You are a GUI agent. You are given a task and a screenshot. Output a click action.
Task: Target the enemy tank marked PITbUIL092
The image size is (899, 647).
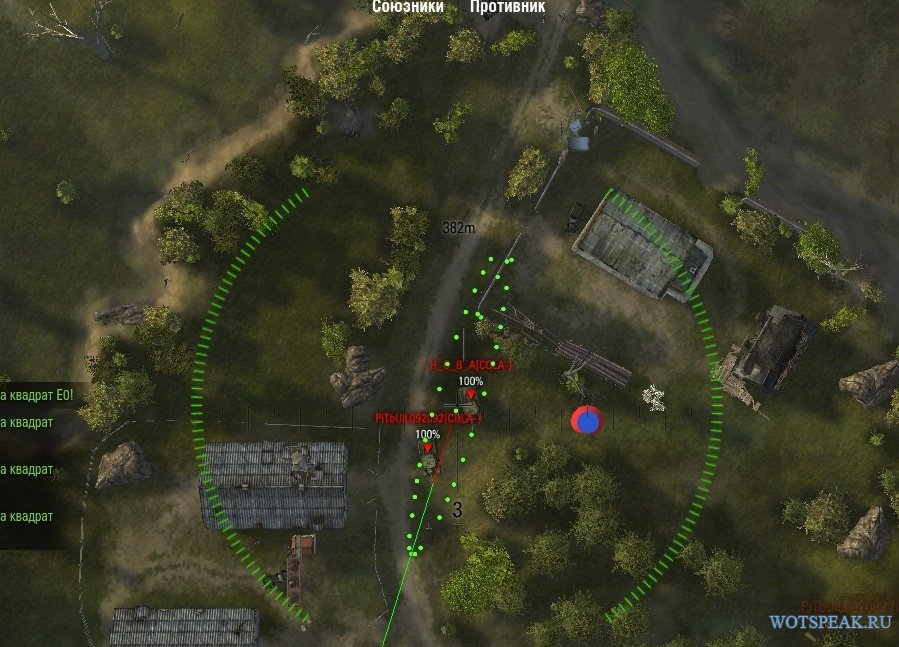point(428,463)
